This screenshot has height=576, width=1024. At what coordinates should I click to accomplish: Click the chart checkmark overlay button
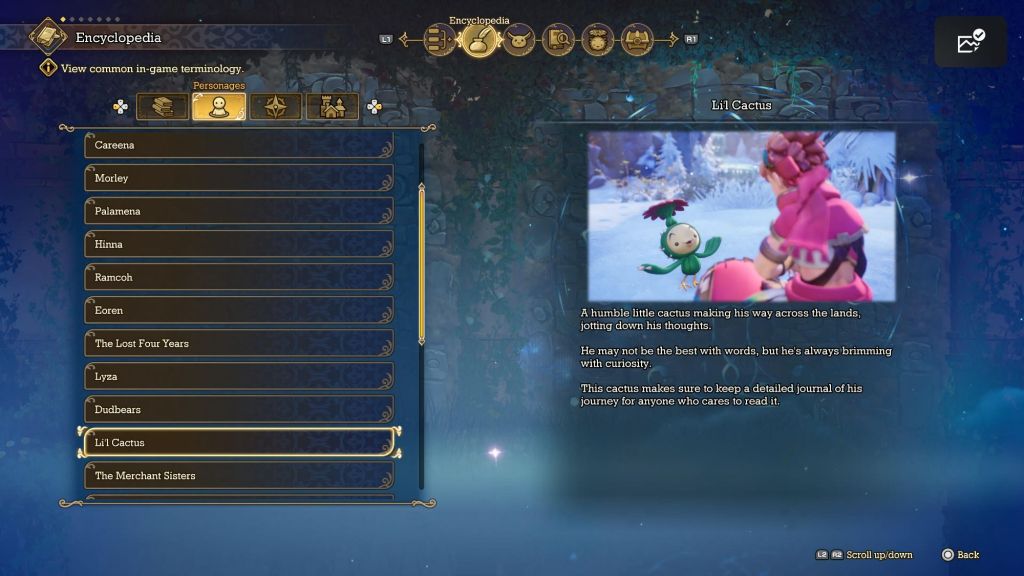[x=970, y=42]
